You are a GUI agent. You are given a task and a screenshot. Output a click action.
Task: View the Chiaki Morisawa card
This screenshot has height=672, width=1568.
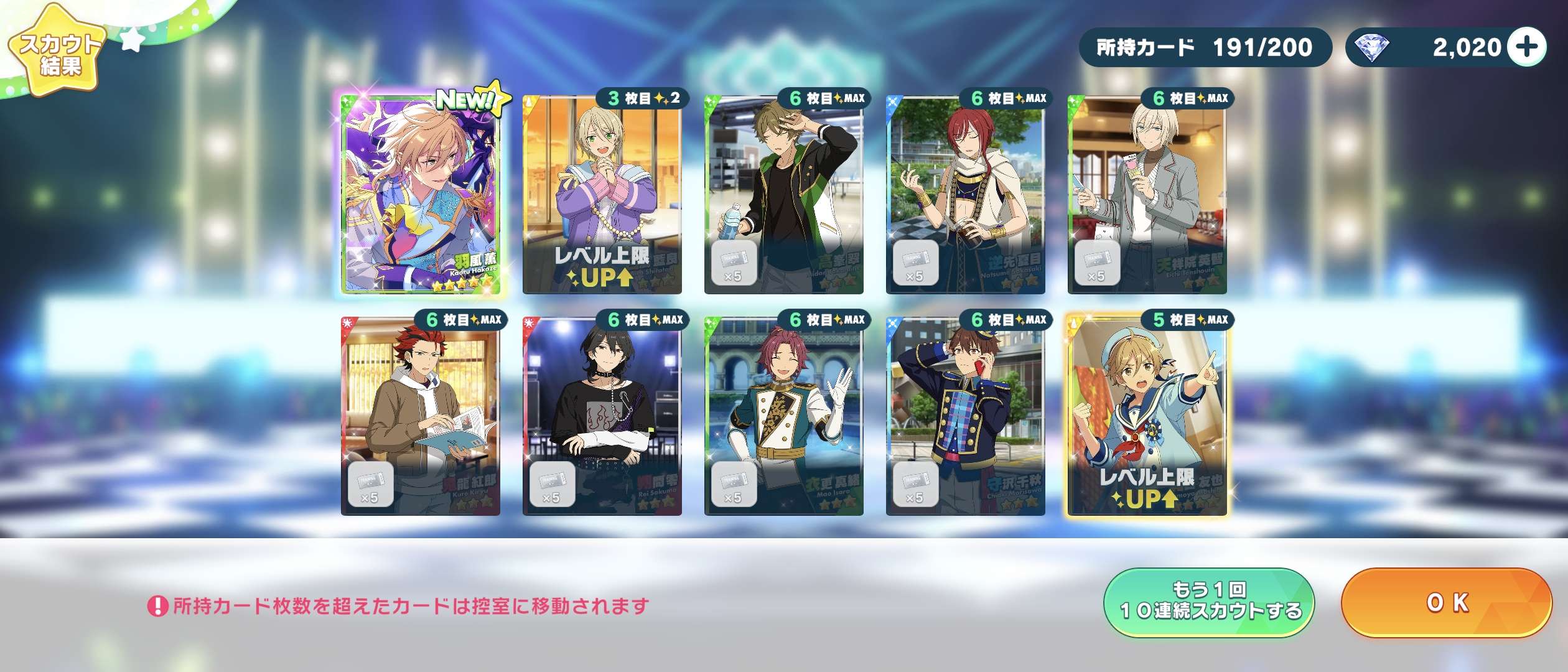click(965, 416)
